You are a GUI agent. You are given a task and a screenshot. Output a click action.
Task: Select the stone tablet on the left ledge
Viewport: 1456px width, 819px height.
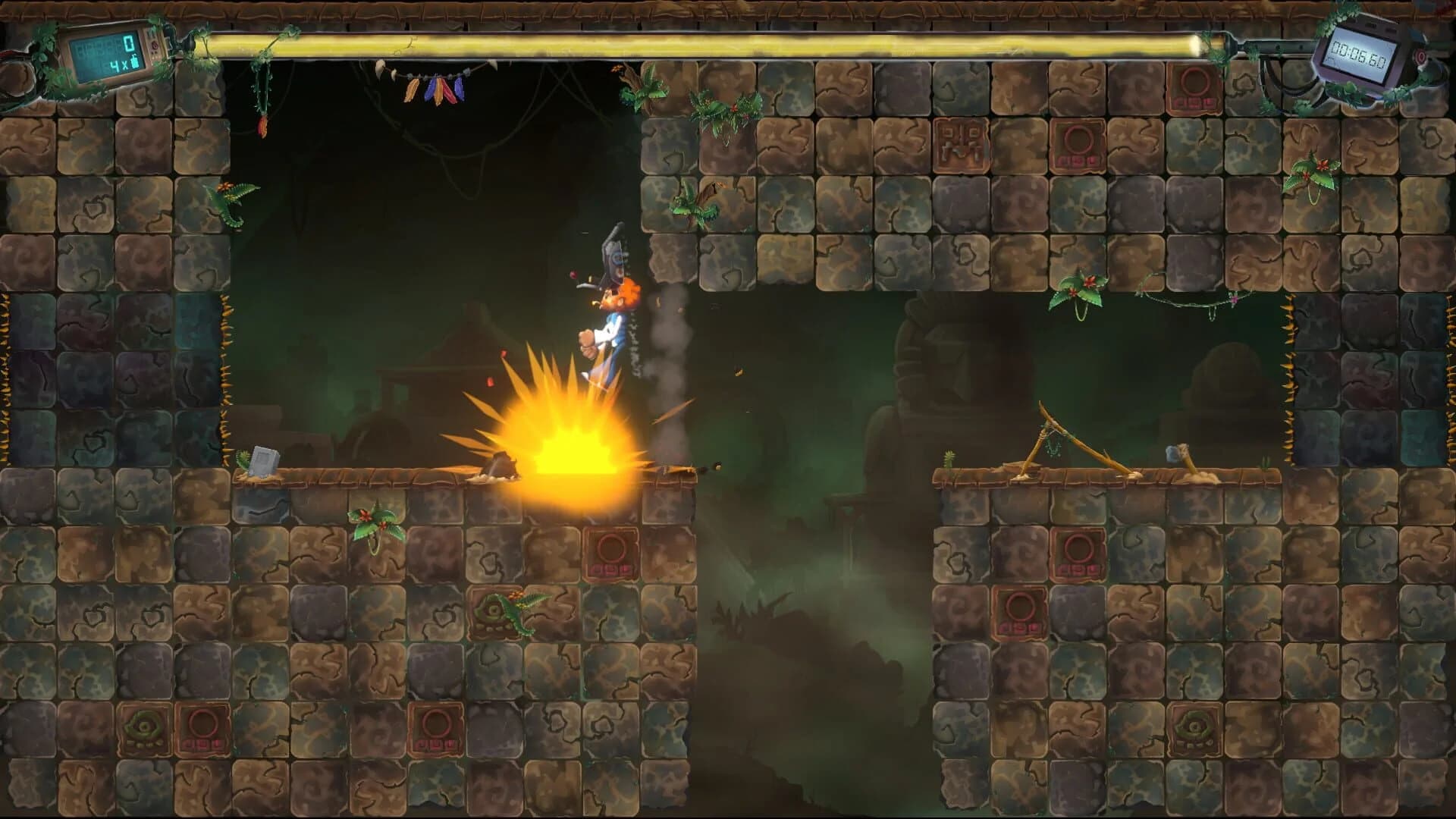264,459
